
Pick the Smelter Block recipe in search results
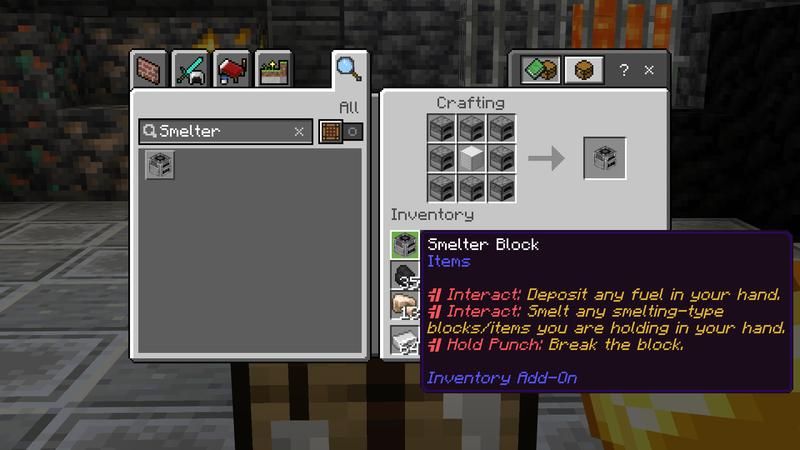click(x=159, y=165)
